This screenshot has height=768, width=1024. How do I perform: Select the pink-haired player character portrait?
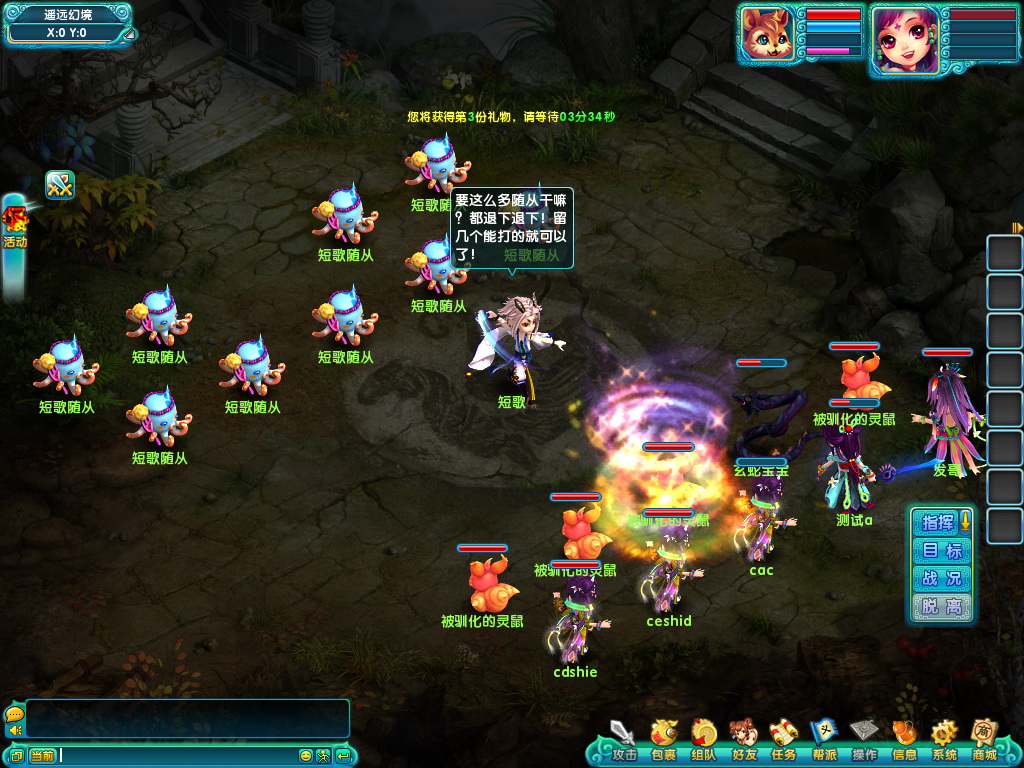905,38
